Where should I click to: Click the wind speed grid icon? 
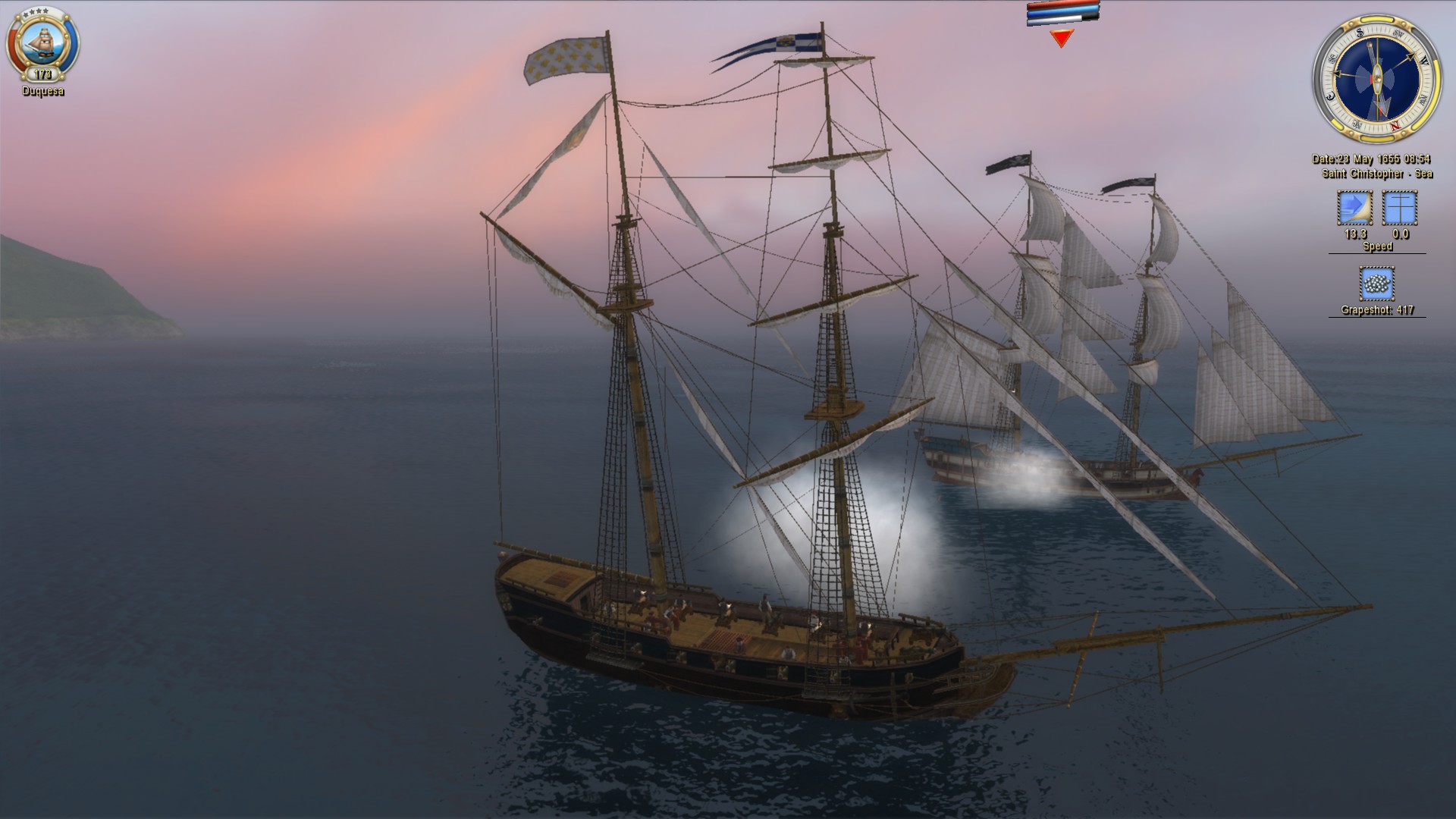tap(1400, 209)
